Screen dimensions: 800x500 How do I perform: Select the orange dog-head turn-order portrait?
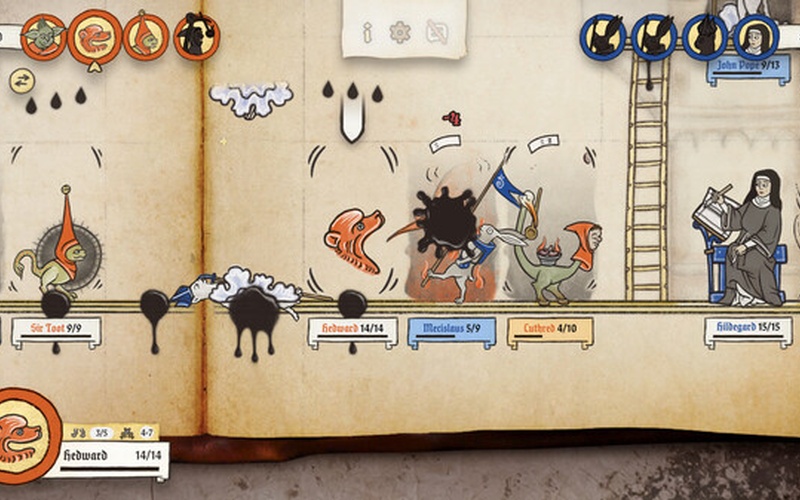(95, 37)
